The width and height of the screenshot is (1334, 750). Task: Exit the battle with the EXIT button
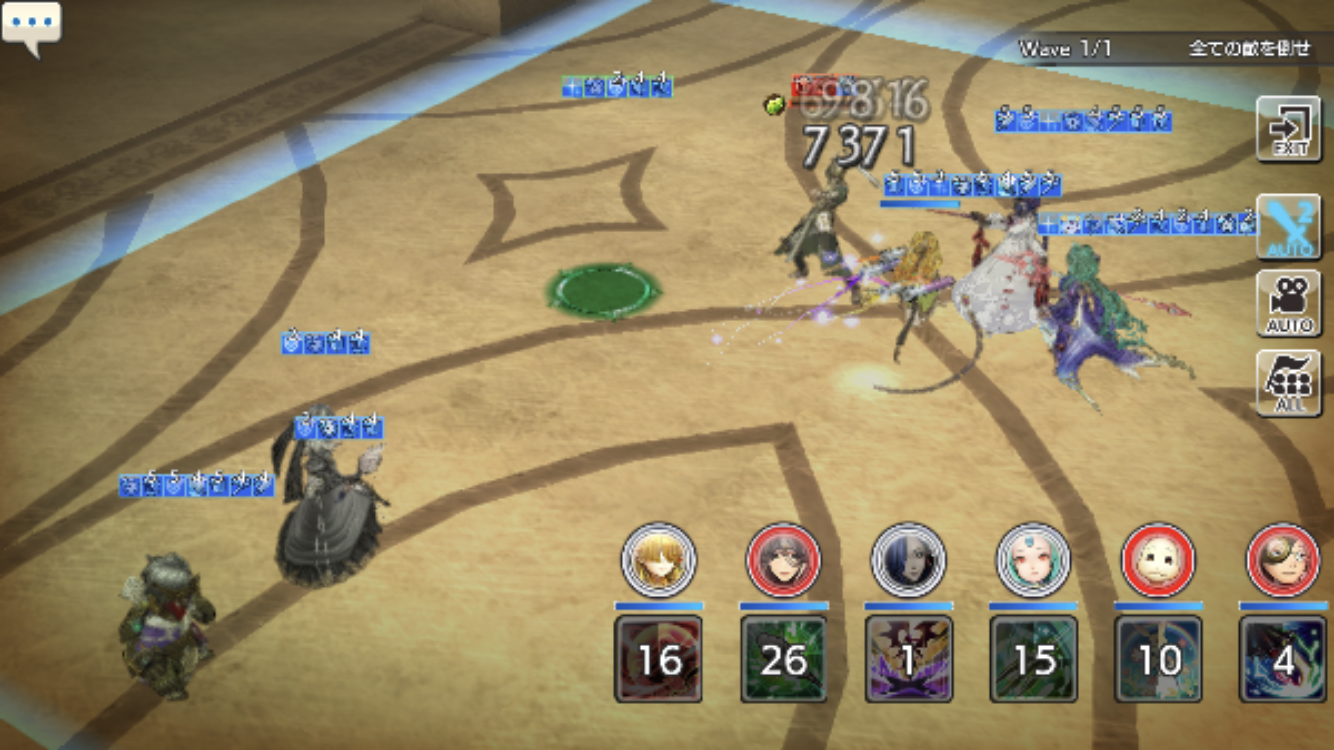pos(1288,129)
